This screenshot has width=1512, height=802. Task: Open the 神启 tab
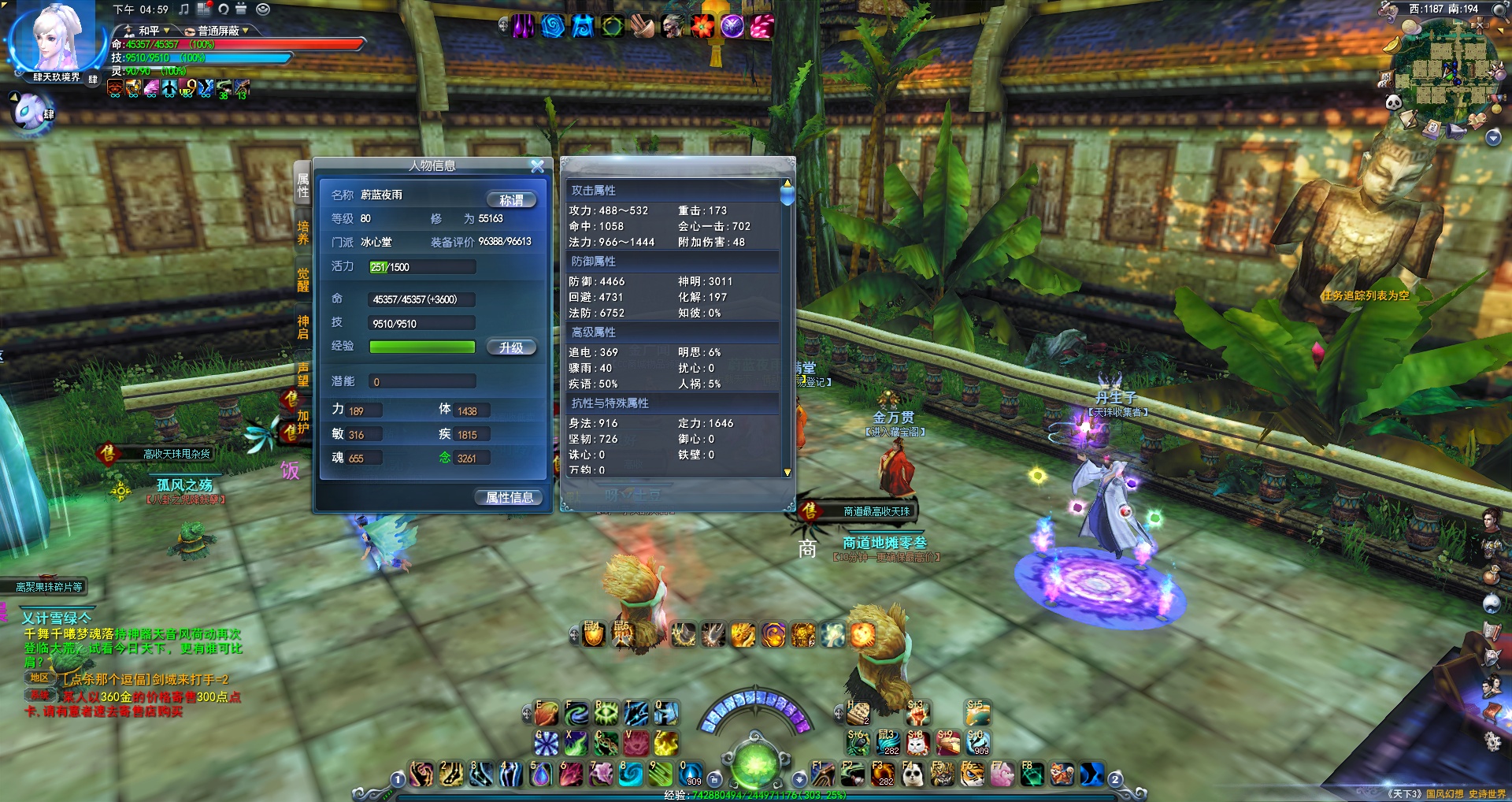coord(303,327)
